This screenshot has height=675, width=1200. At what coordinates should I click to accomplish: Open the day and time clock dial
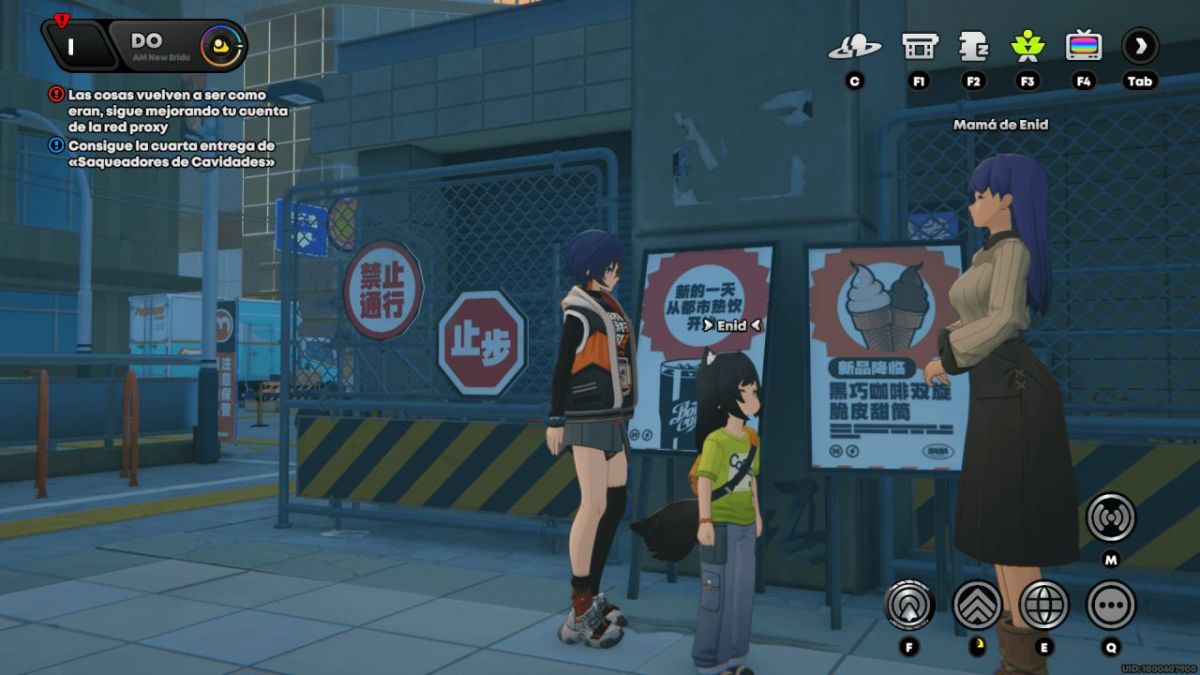click(220, 46)
